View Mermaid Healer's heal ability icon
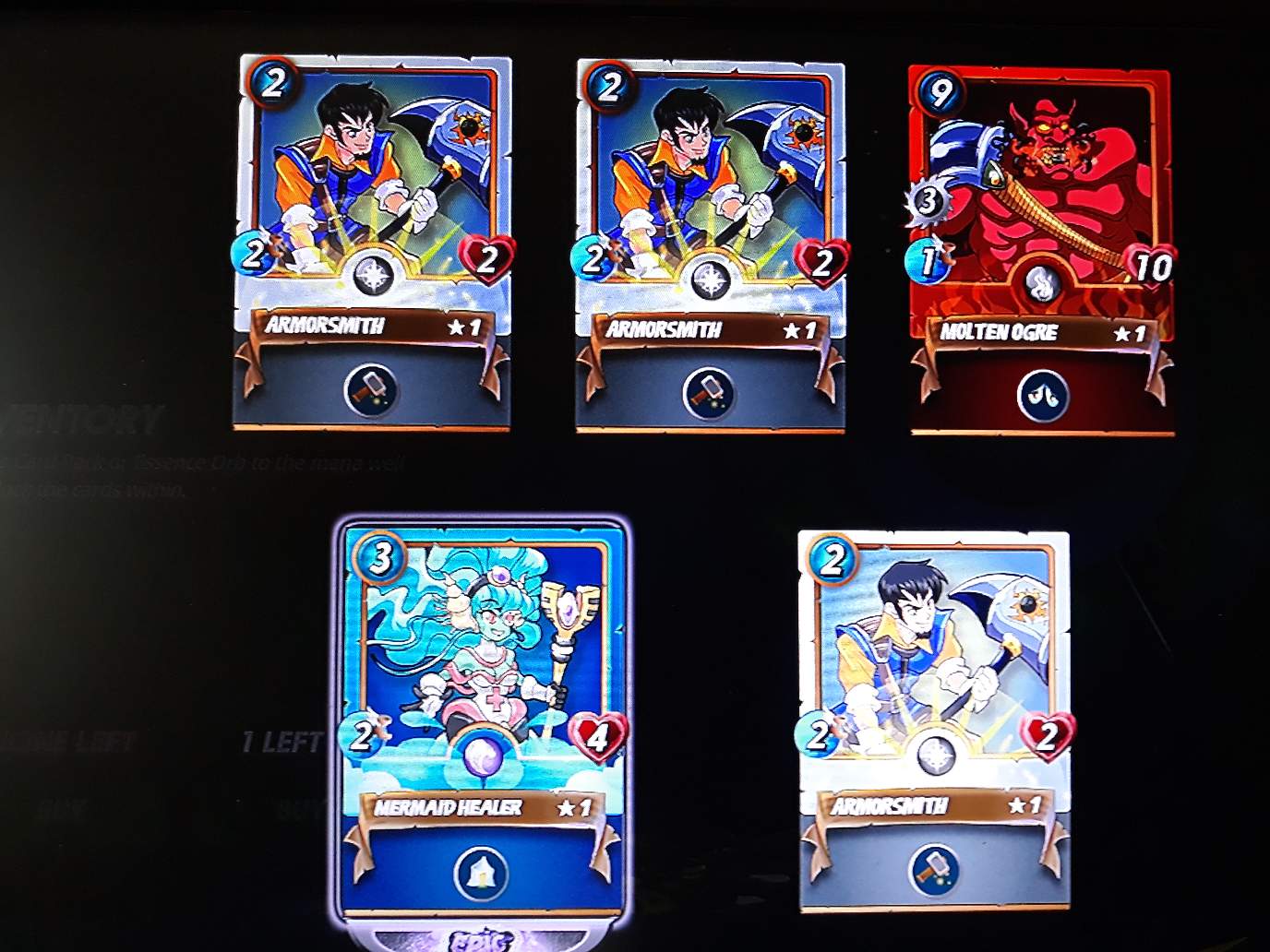Screen dimensions: 1270x952 click(481, 873)
